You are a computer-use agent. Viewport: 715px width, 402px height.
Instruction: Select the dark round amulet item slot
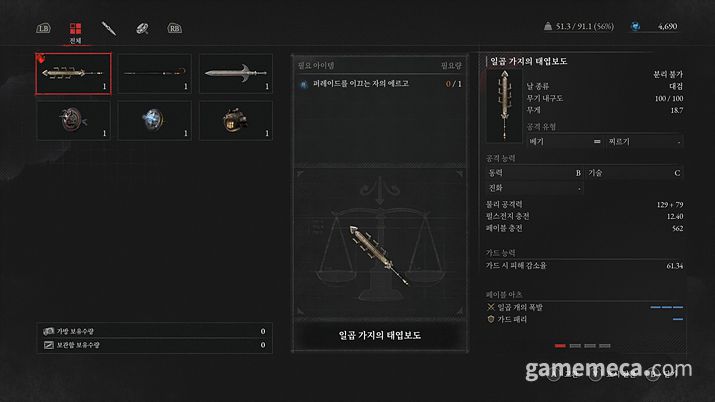tap(72, 120)
